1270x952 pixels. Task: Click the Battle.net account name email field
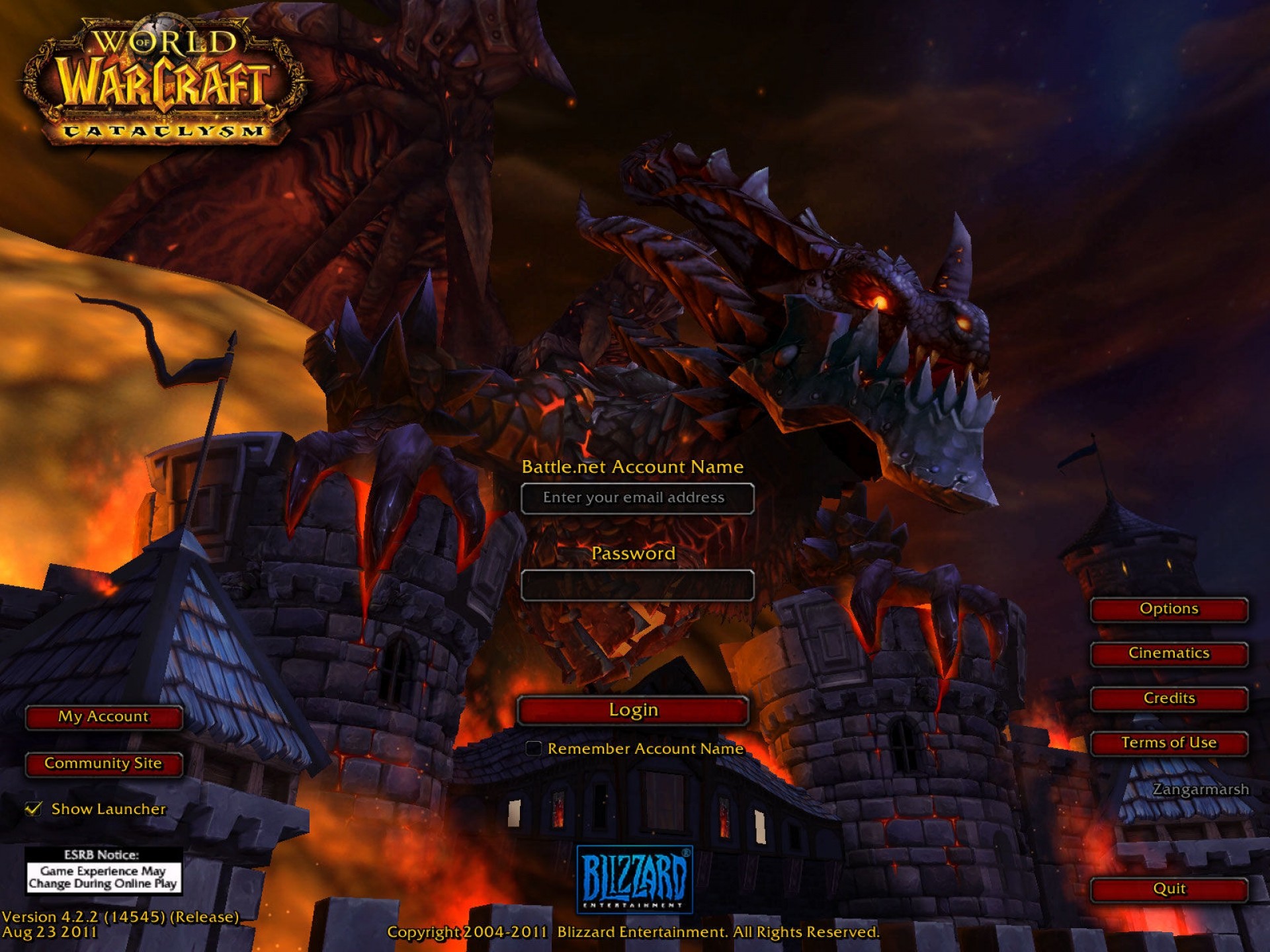637,498
